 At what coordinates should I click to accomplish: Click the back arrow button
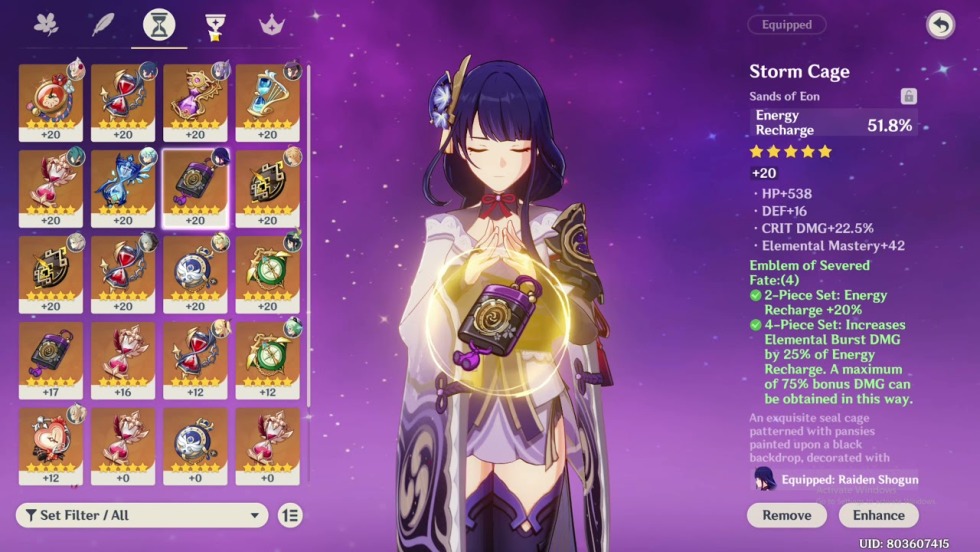coord(940,25)
